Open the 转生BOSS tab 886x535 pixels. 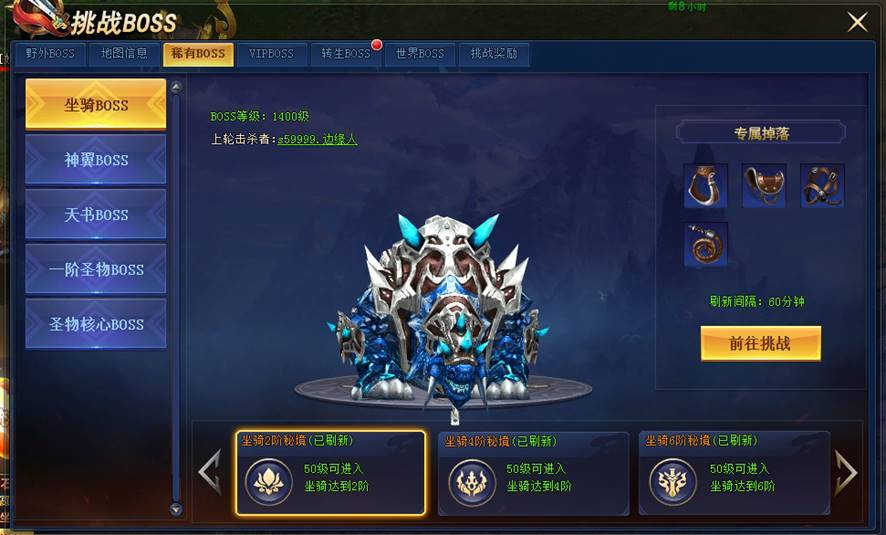[346, 54]
